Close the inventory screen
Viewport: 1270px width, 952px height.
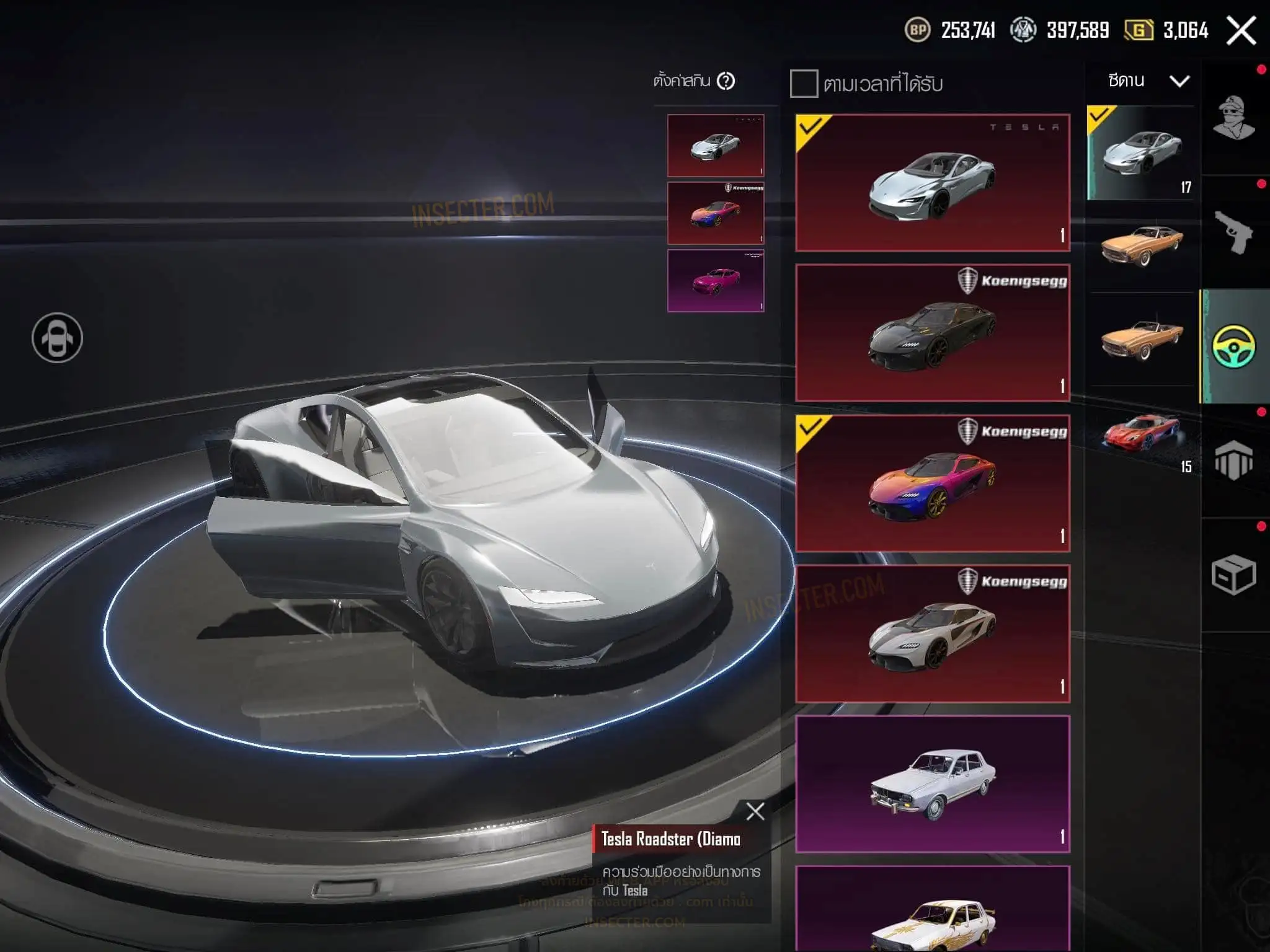click(1241, 30)
